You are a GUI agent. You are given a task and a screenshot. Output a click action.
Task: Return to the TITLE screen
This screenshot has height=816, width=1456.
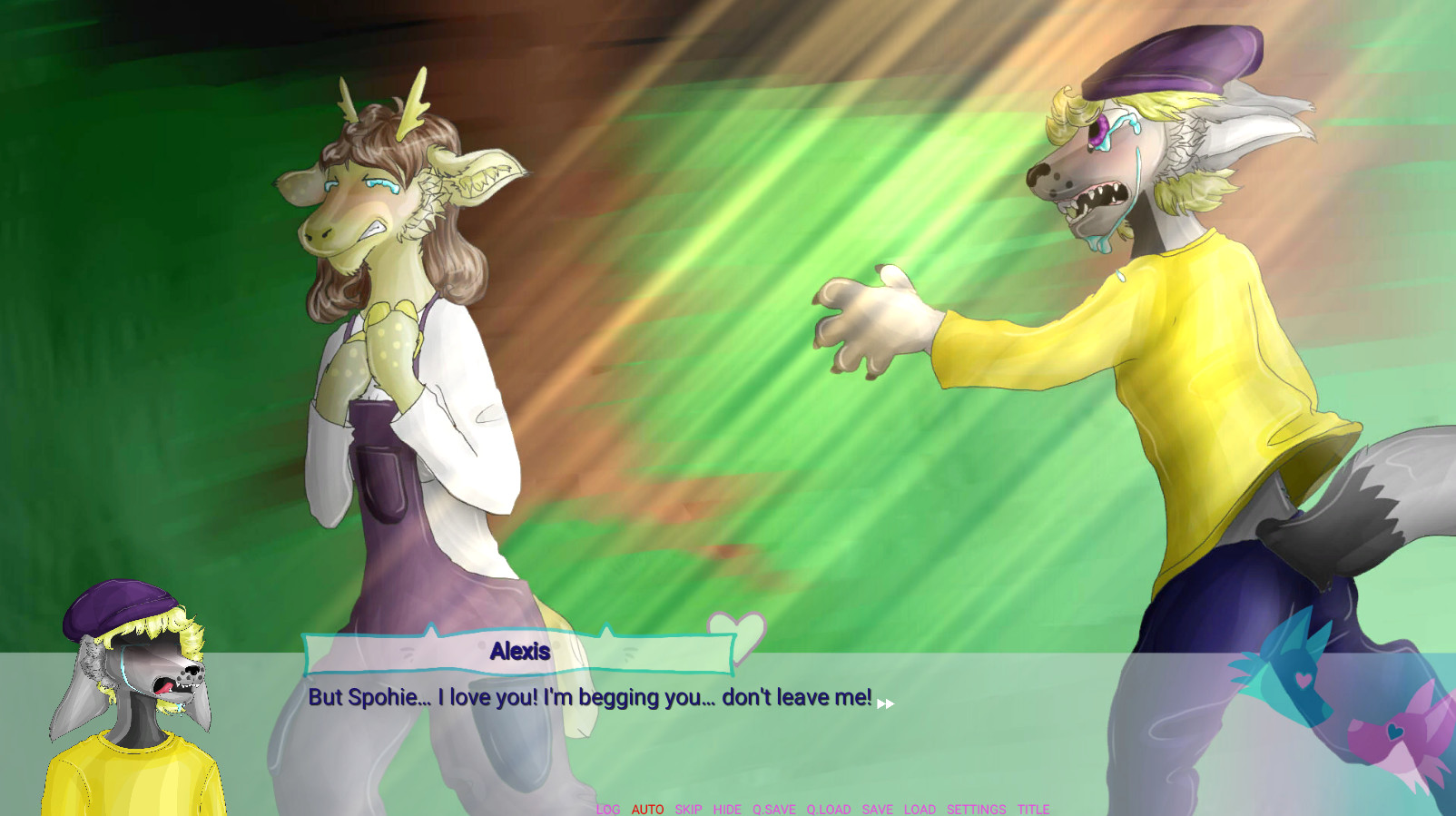pyautogui.click(x=1032, y=809)
